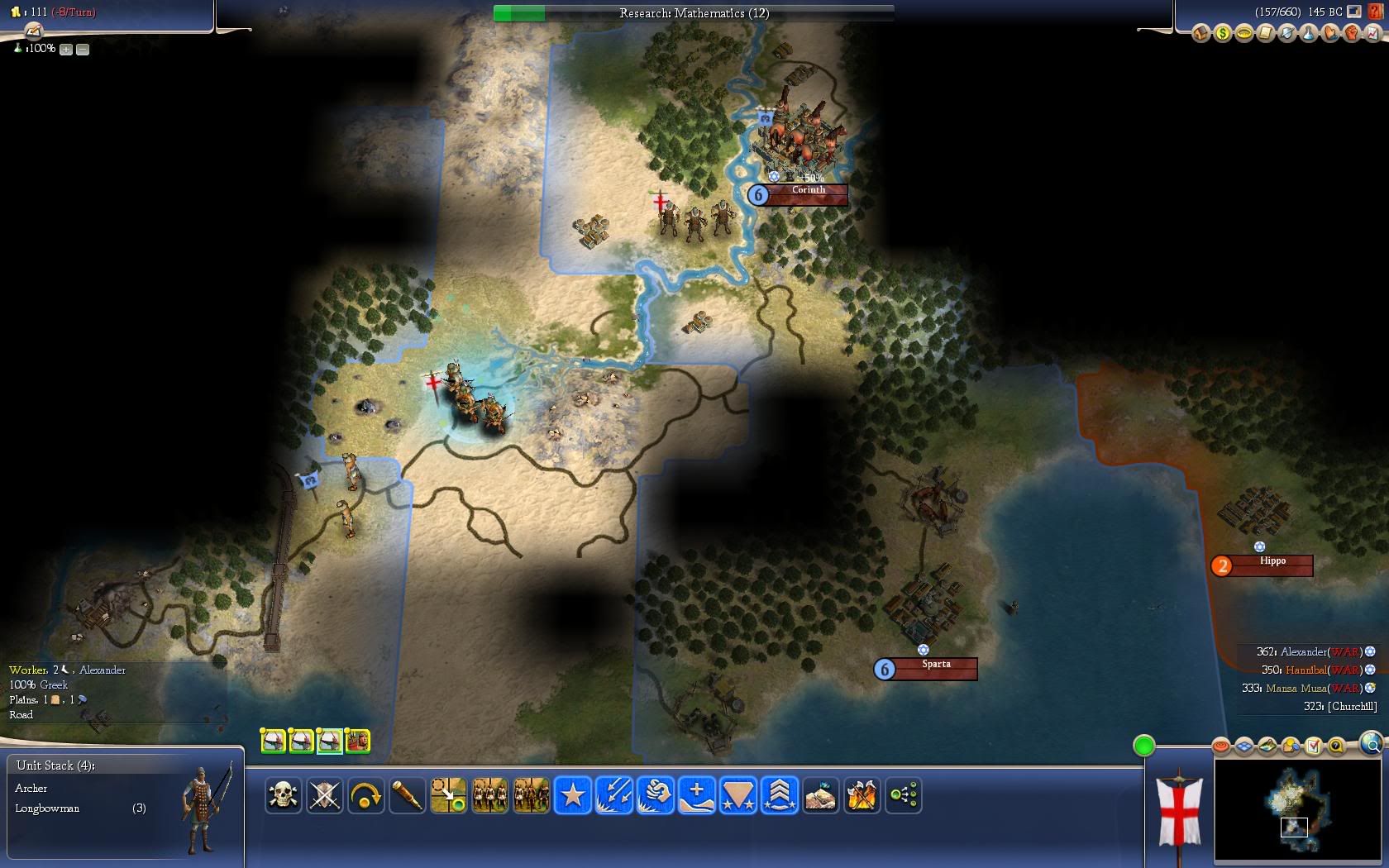Select the worker unit plot icon

tap(357, 741)
